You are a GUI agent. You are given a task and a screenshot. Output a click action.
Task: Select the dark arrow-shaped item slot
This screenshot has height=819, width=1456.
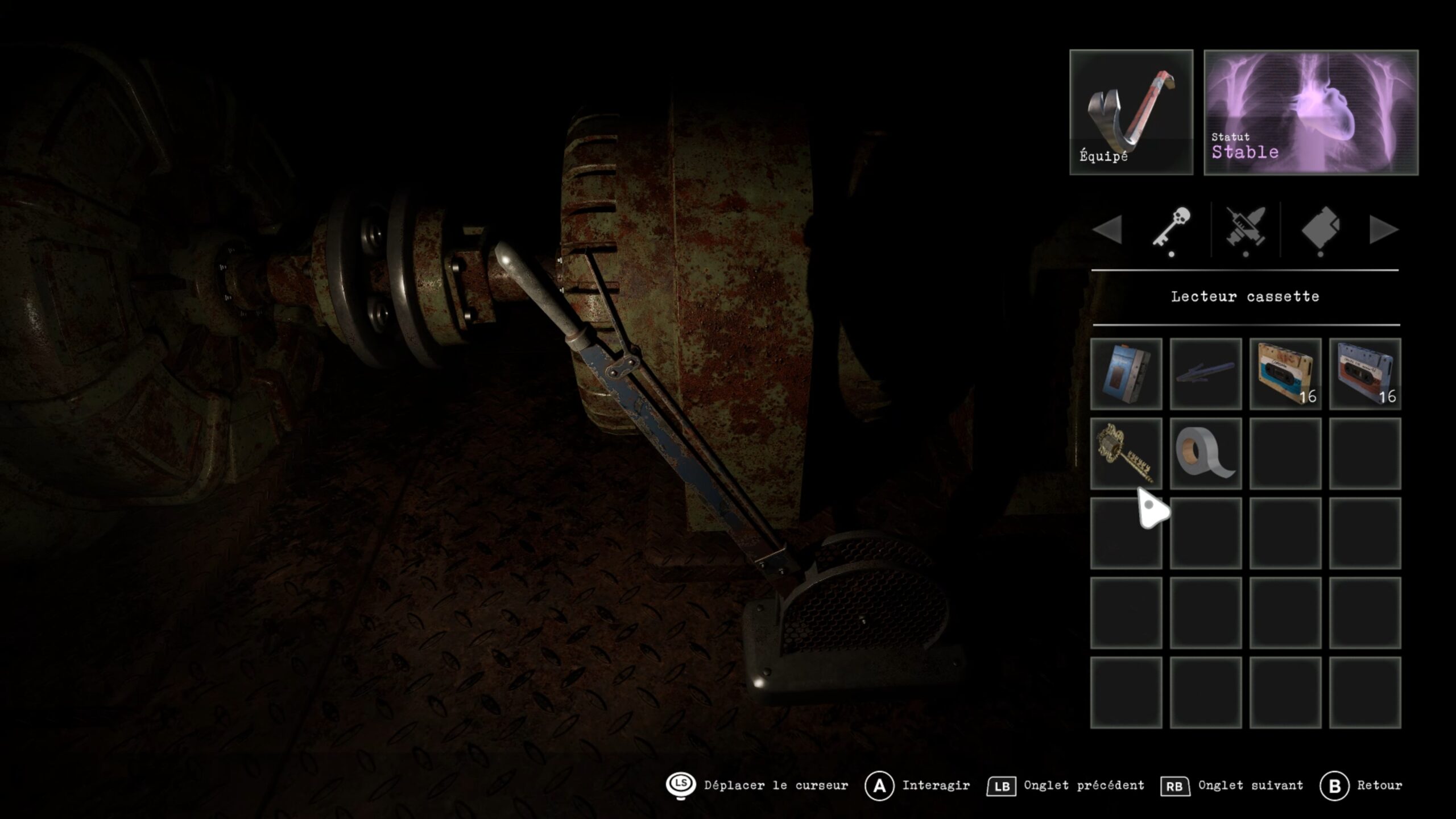[x=1205, y=374]
